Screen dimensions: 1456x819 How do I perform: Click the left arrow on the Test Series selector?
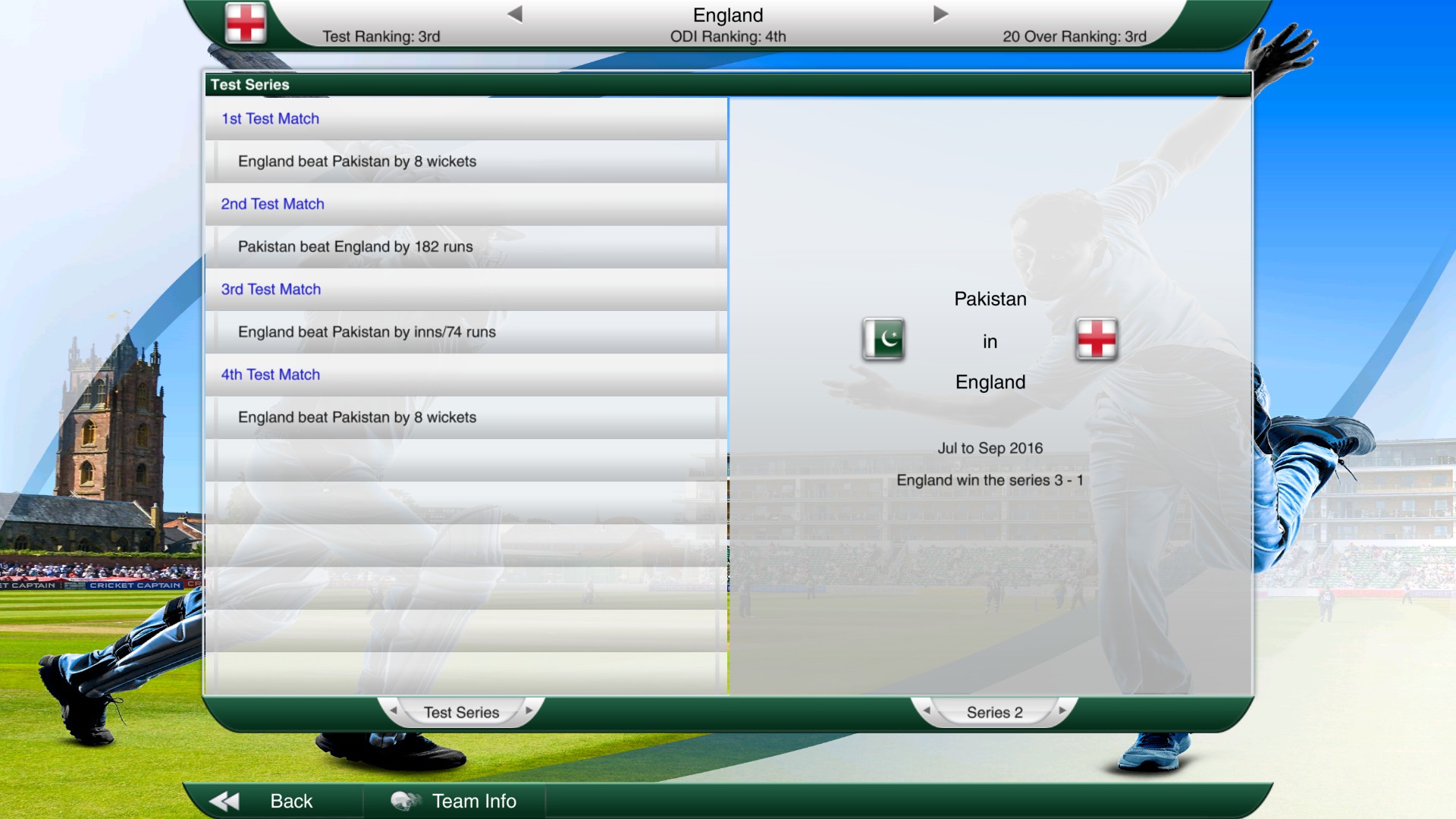tap(394, 712)
